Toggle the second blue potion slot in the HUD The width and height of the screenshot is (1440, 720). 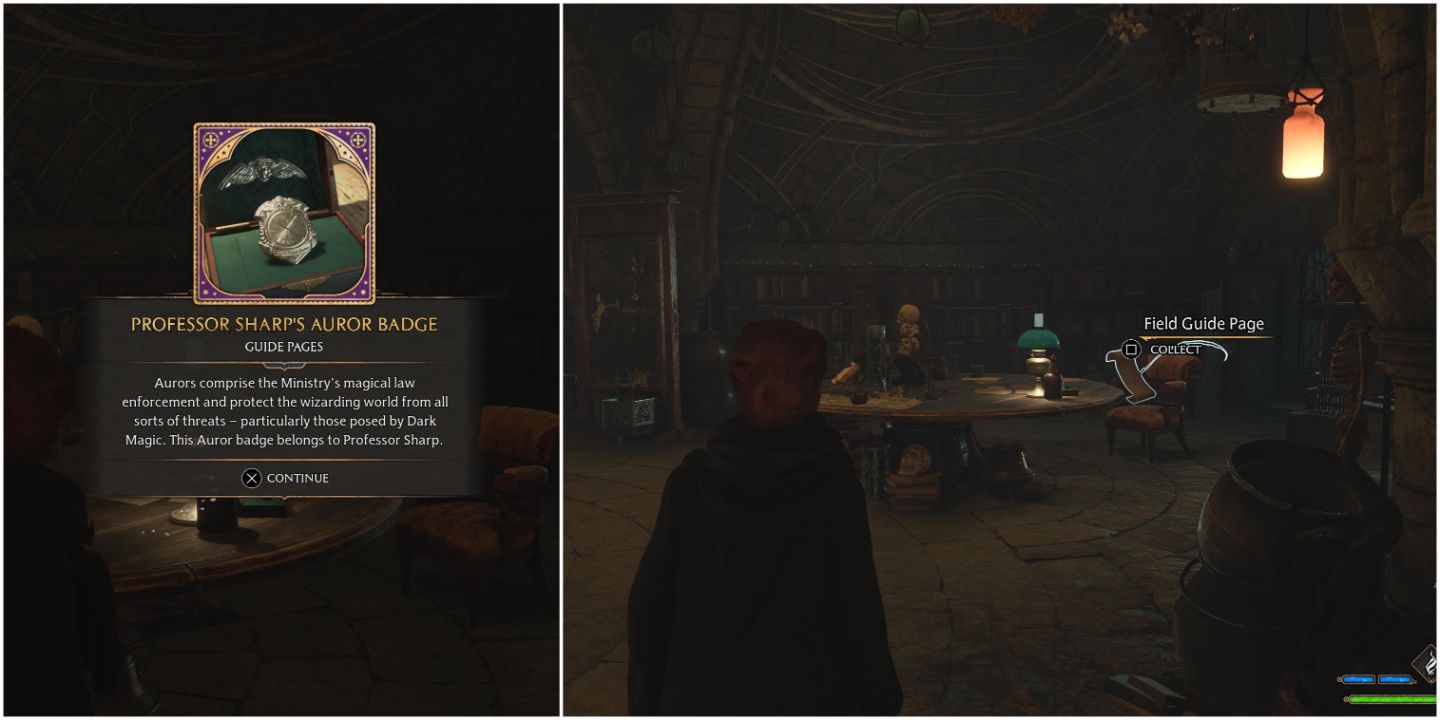pyautogui.click(x=1394, y=680)
